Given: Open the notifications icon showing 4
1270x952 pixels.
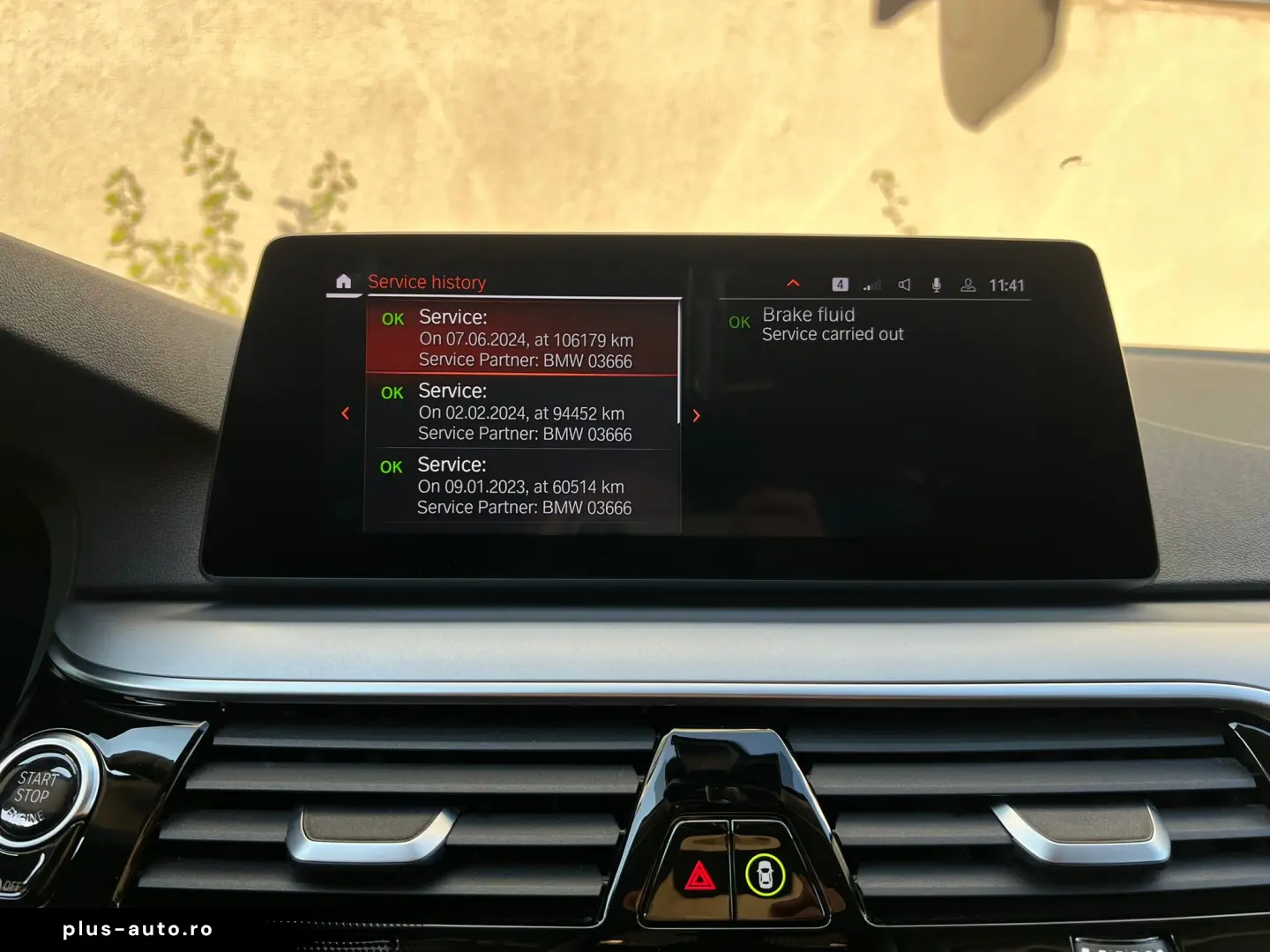Looking at the screenshot, I should [x=840, y=285].
